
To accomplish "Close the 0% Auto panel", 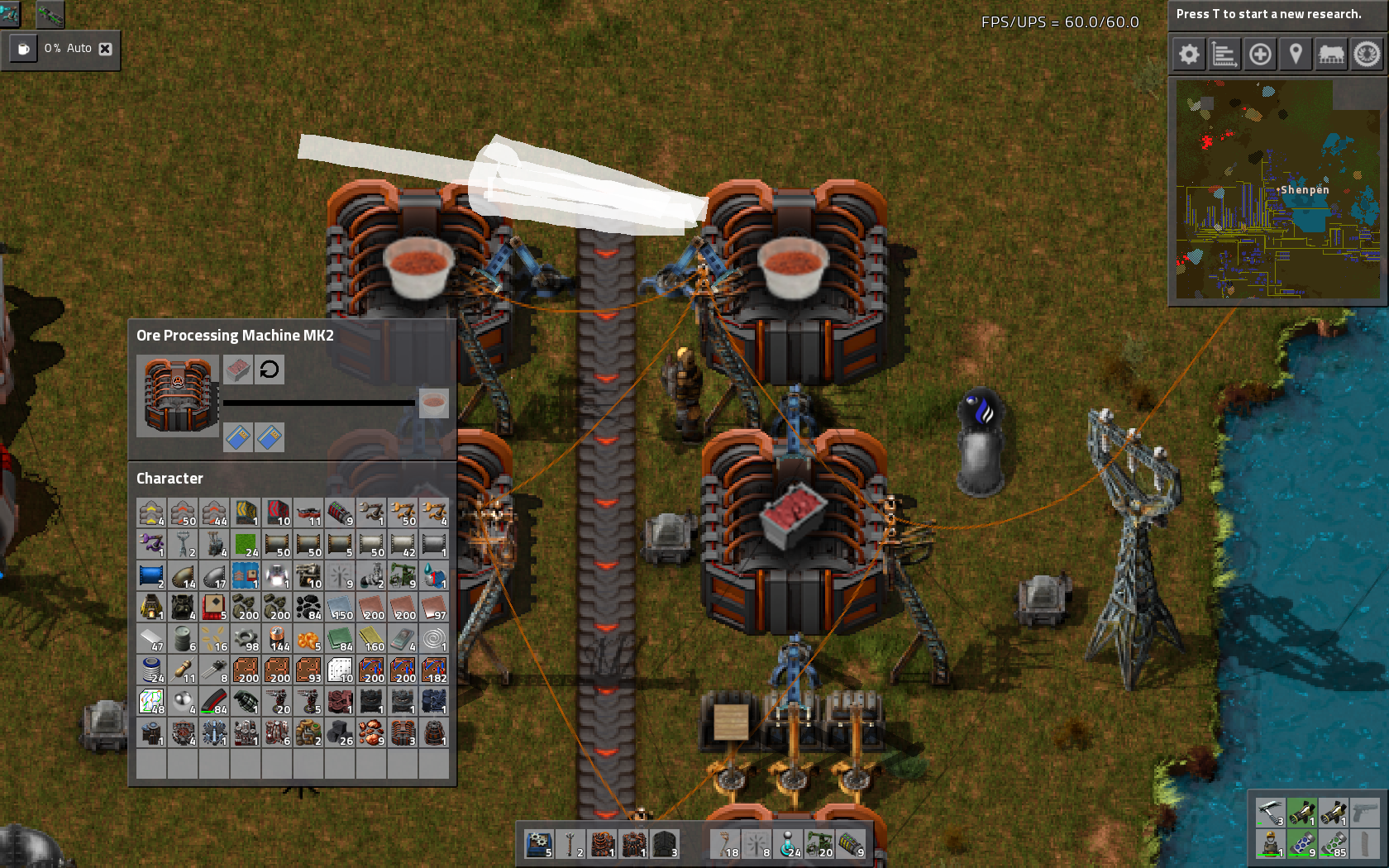I will click(x=105, y=49).
